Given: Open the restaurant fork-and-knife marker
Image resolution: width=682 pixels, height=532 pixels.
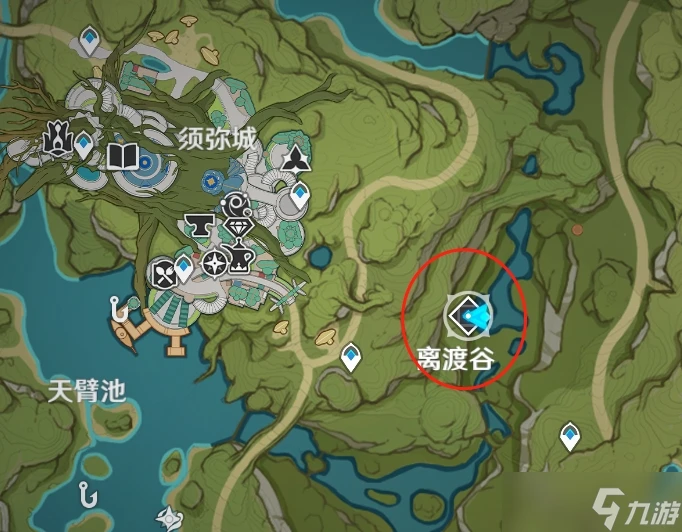Looking at the screenshot, I should [x=163, y=271].
